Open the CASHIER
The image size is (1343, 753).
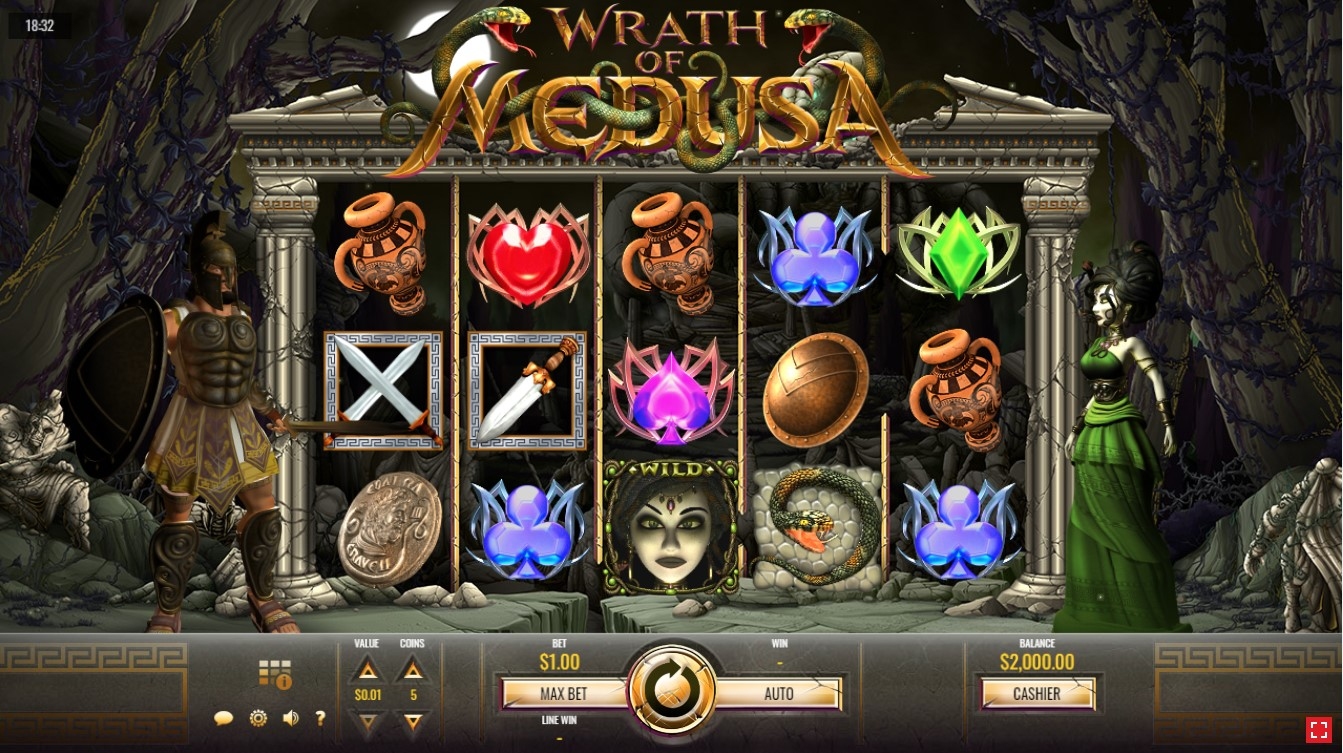(x=1037, y=694)
